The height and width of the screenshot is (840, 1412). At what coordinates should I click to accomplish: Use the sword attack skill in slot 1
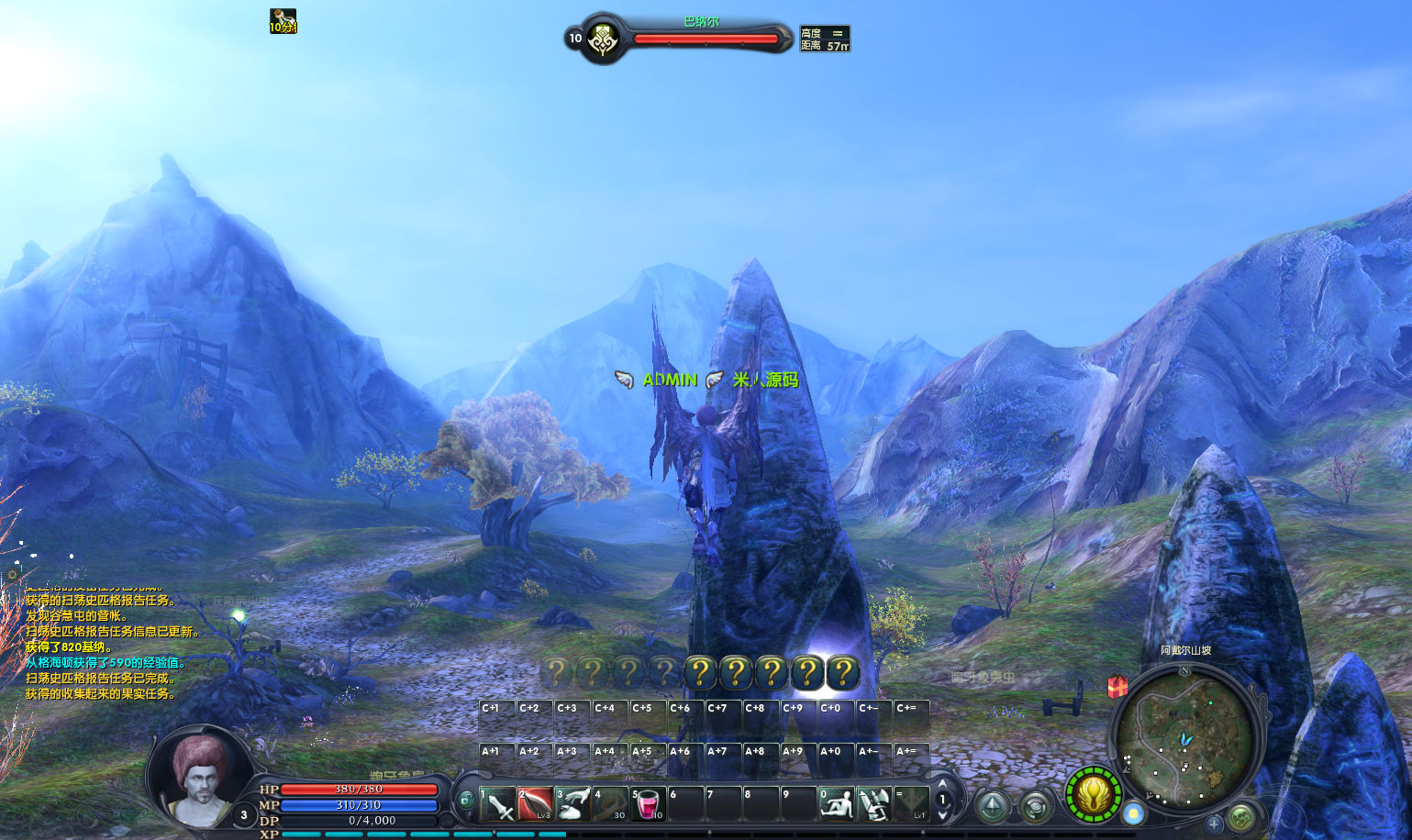(x=498, y=804)
